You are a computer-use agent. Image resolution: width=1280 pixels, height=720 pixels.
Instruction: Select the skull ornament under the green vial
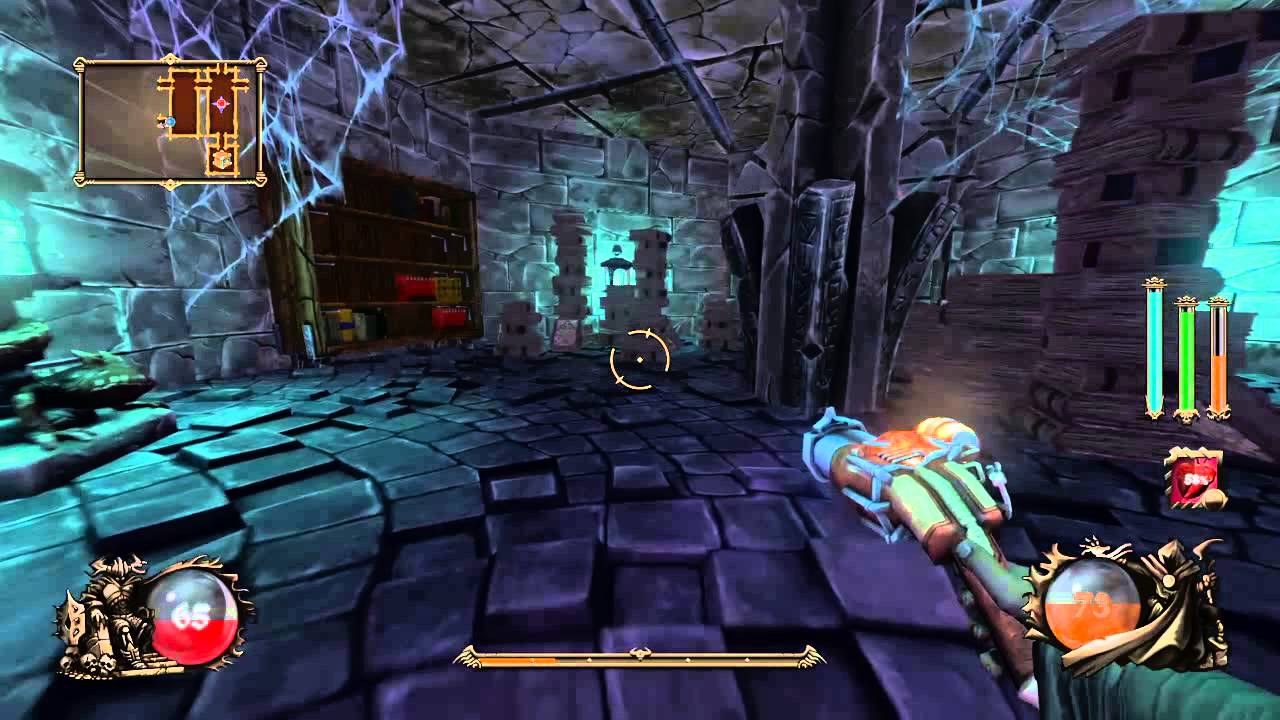point(1187,418)
